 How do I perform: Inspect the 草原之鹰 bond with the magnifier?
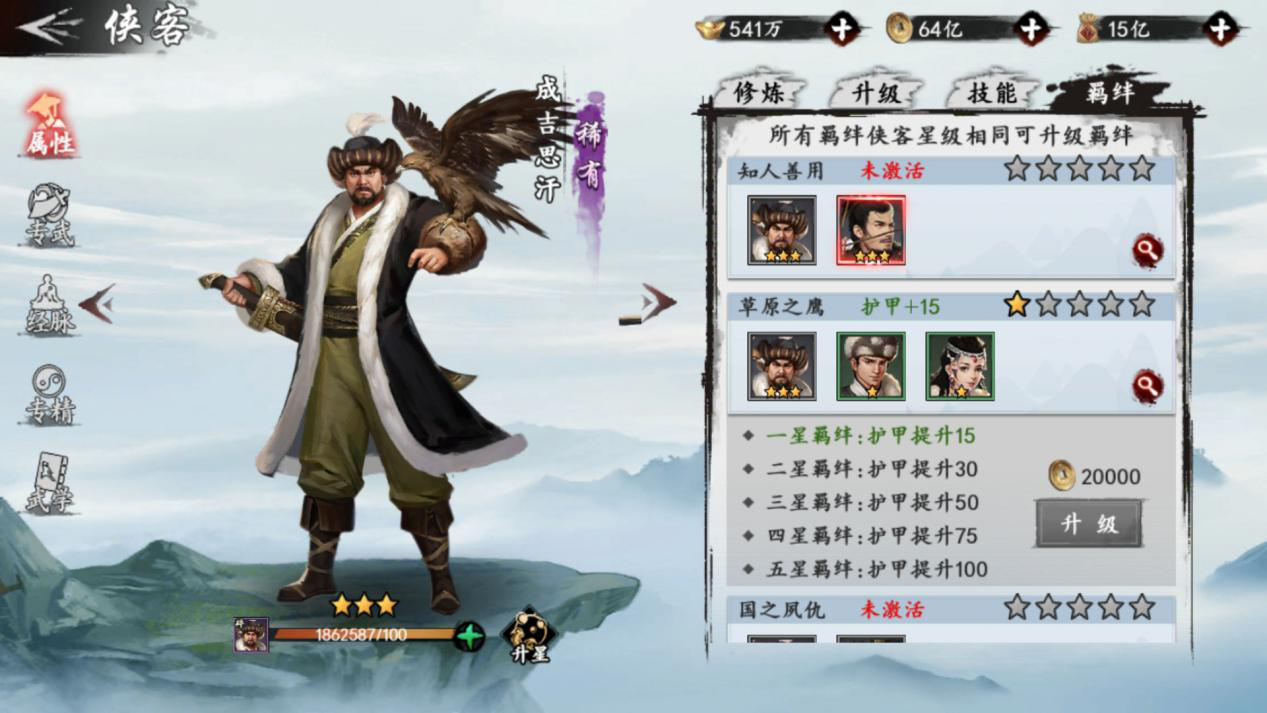1147,385
